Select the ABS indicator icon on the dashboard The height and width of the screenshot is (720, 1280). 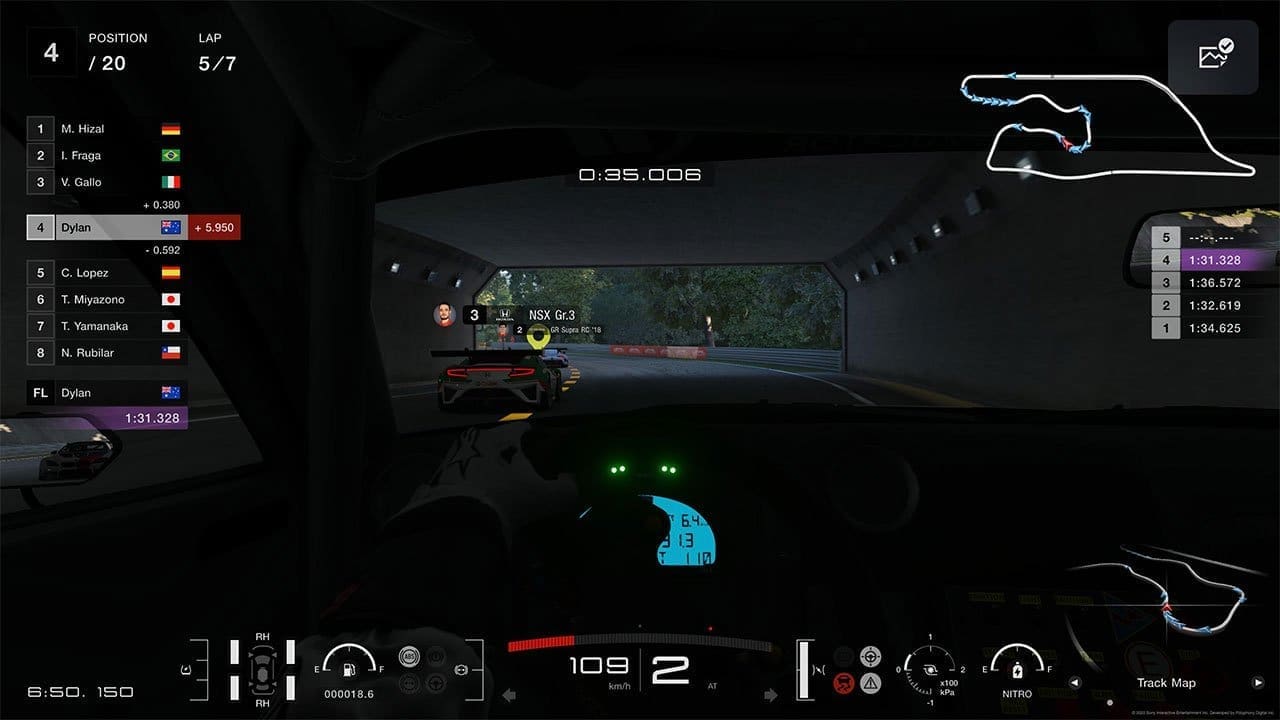[409, 657]
